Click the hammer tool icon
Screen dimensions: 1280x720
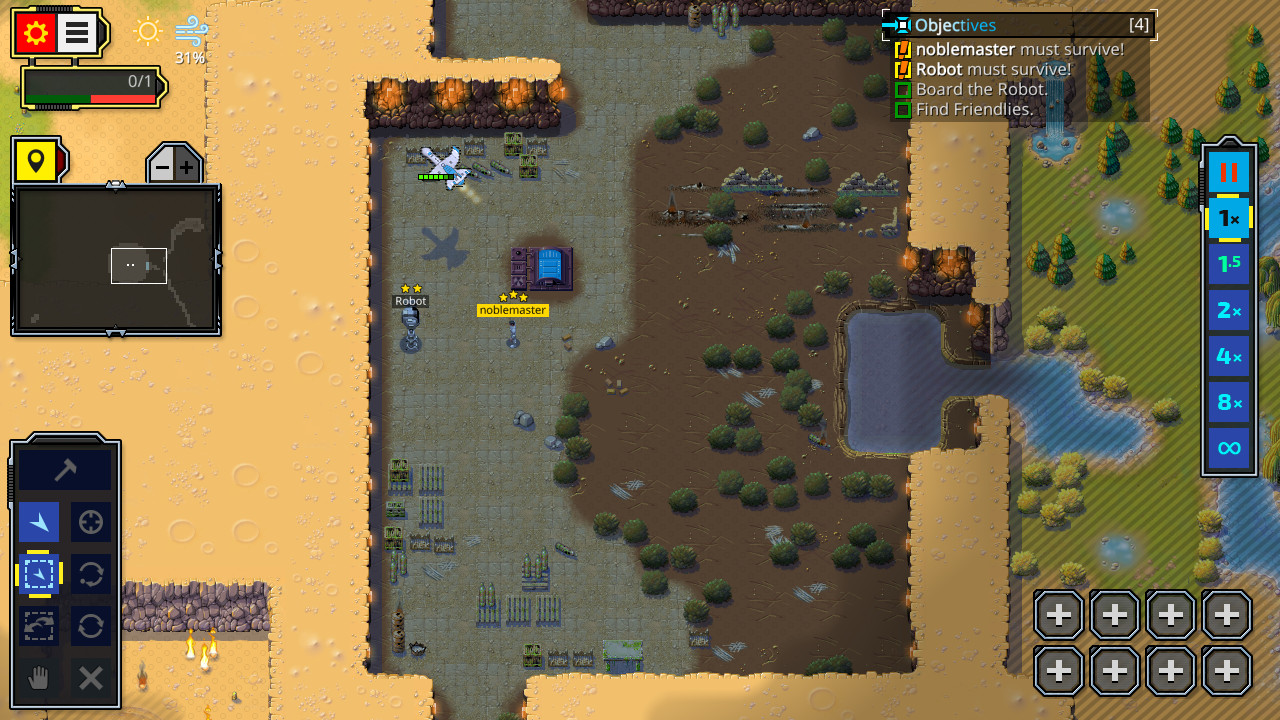(64, 467)
